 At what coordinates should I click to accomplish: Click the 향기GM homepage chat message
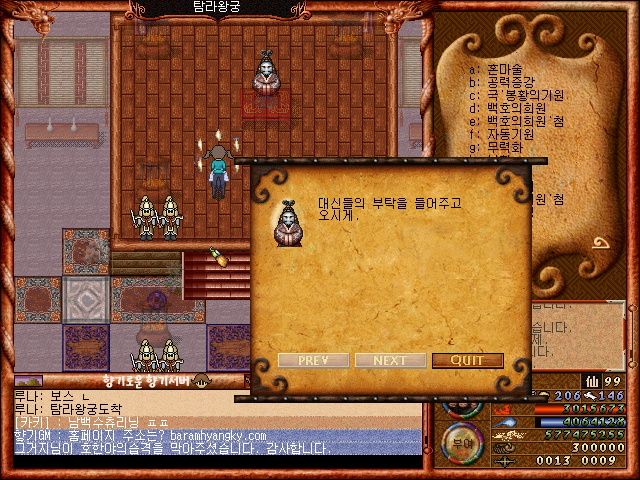140,436
